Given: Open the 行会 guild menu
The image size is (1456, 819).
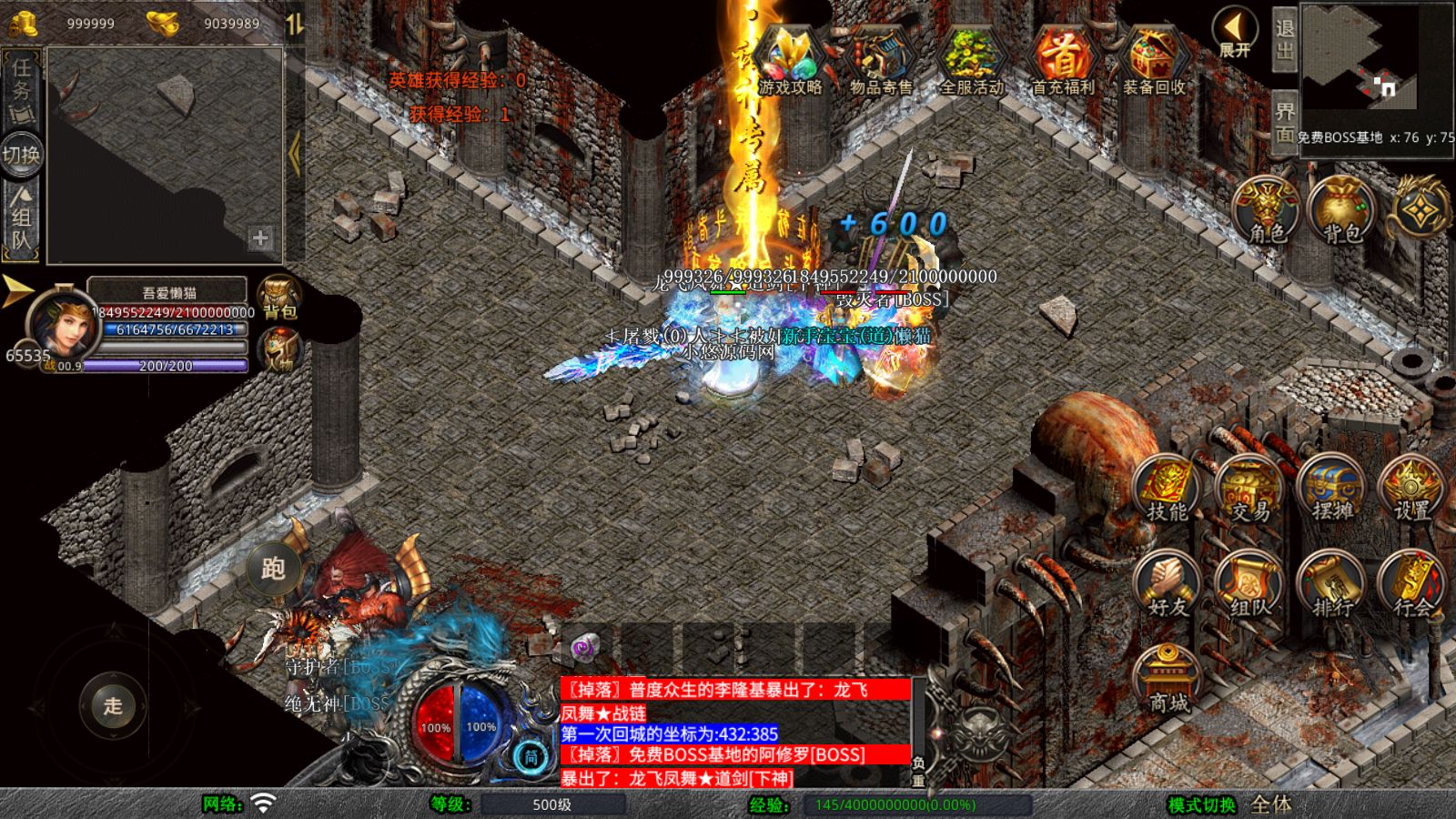Looking at the screenshot, I should tap(1411, 585).
